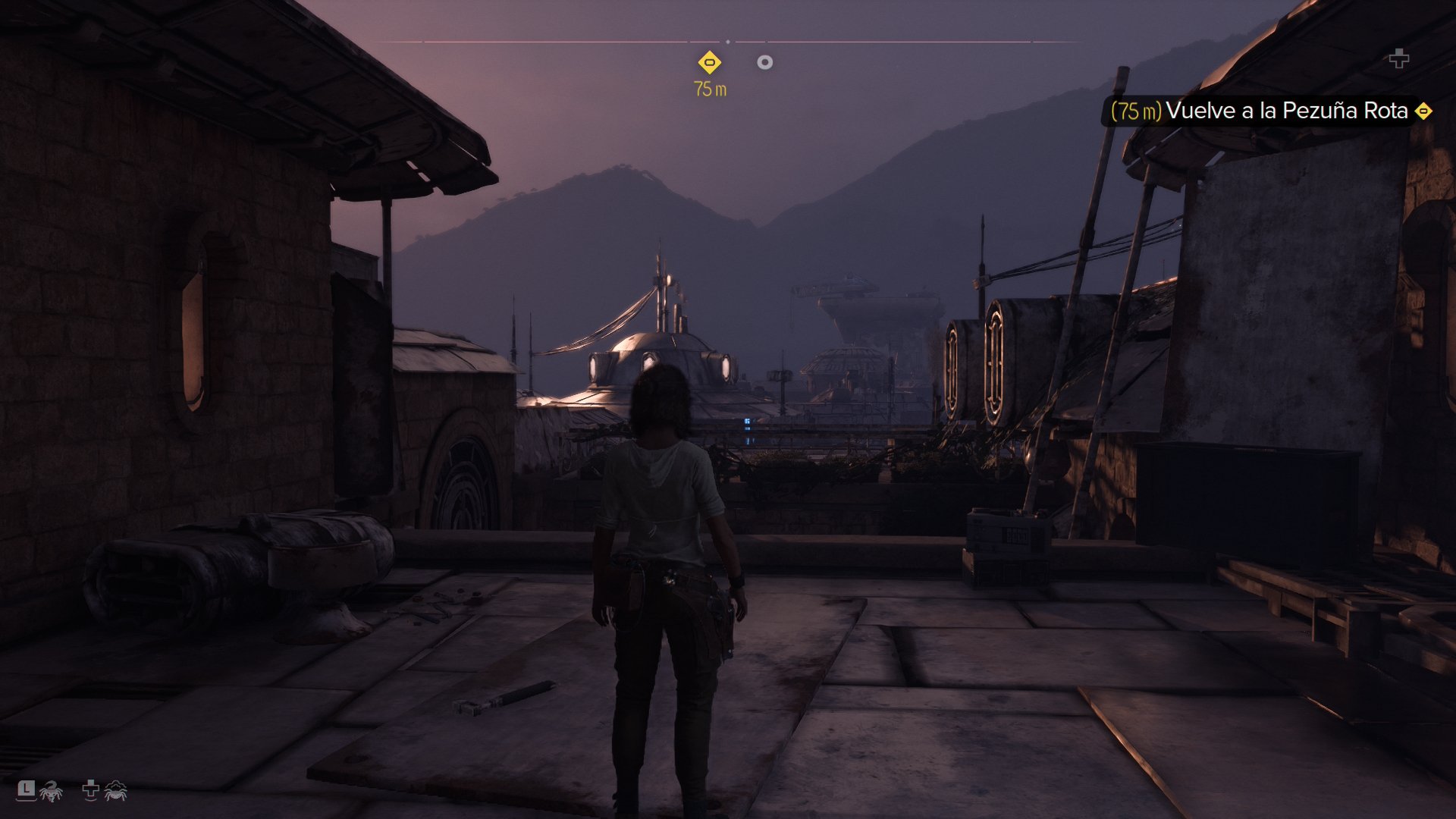
Task: Choose the crouching Nix icon
Action: tap(115, 792)
